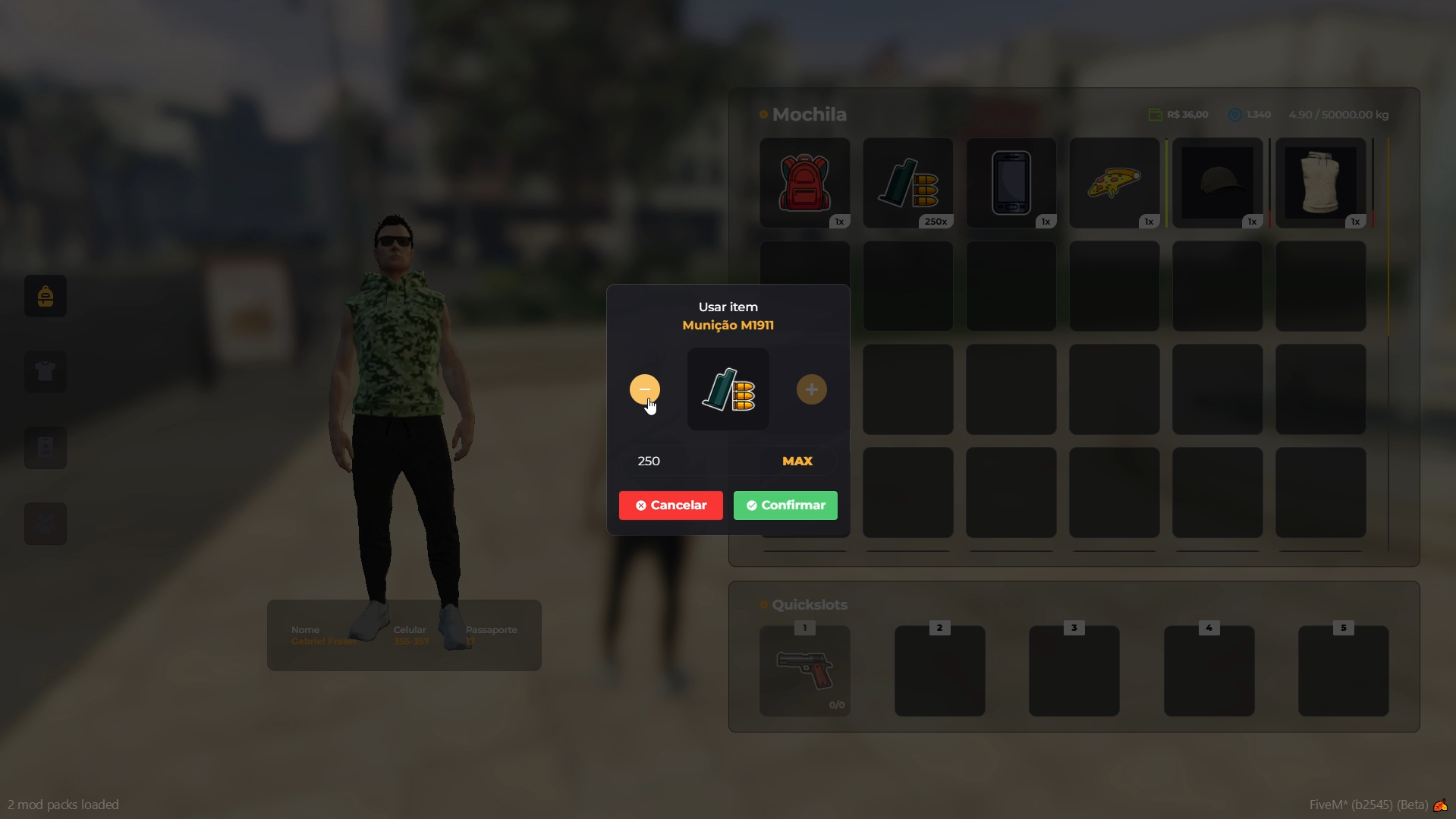Select the pistol in quickslot 1
This screenshot has width=1456, height=819.
(805, 671)
